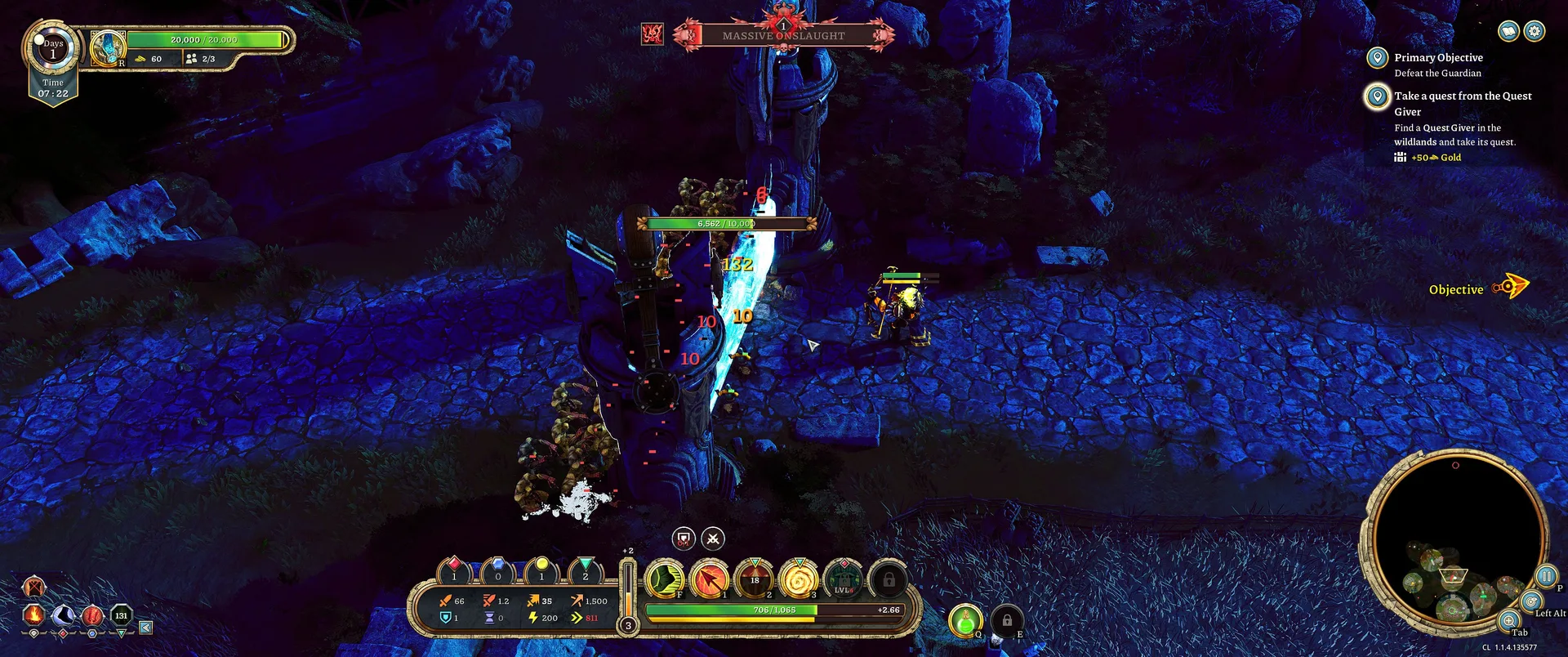1568x657 pixels.
Task: Open the journal book icon
Action: (1508, 31)
